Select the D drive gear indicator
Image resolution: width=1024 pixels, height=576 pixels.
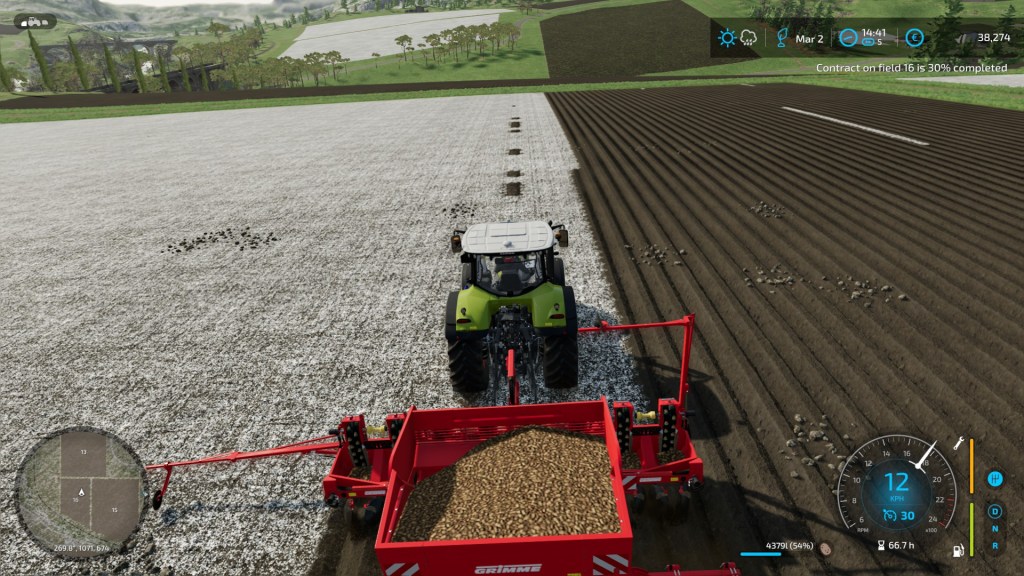(995, 512)
